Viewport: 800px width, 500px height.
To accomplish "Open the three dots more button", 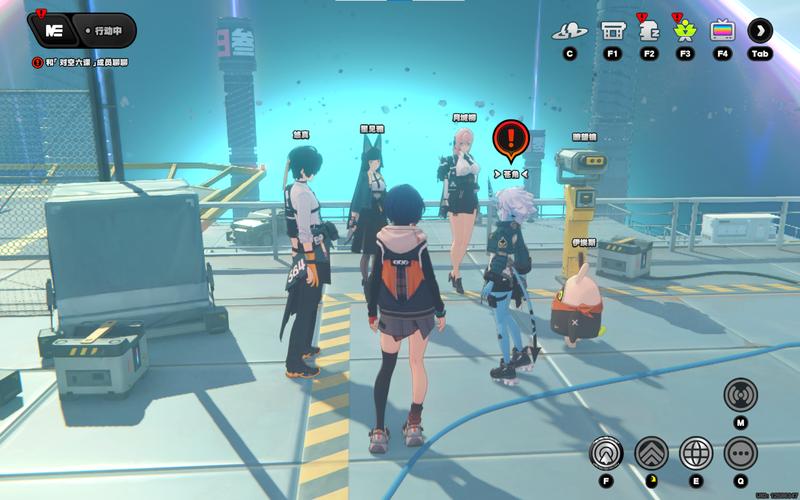I will click(x=741, y=453).
